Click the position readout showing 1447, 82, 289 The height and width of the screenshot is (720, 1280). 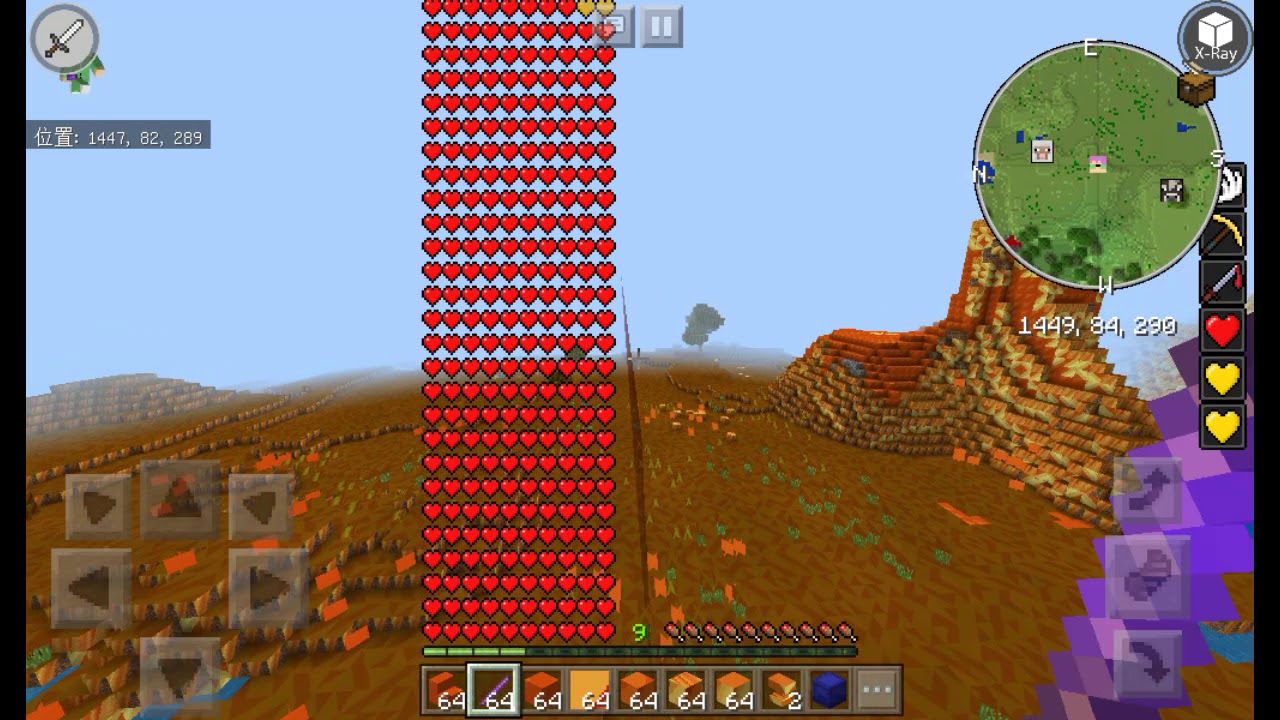(117, 137)
